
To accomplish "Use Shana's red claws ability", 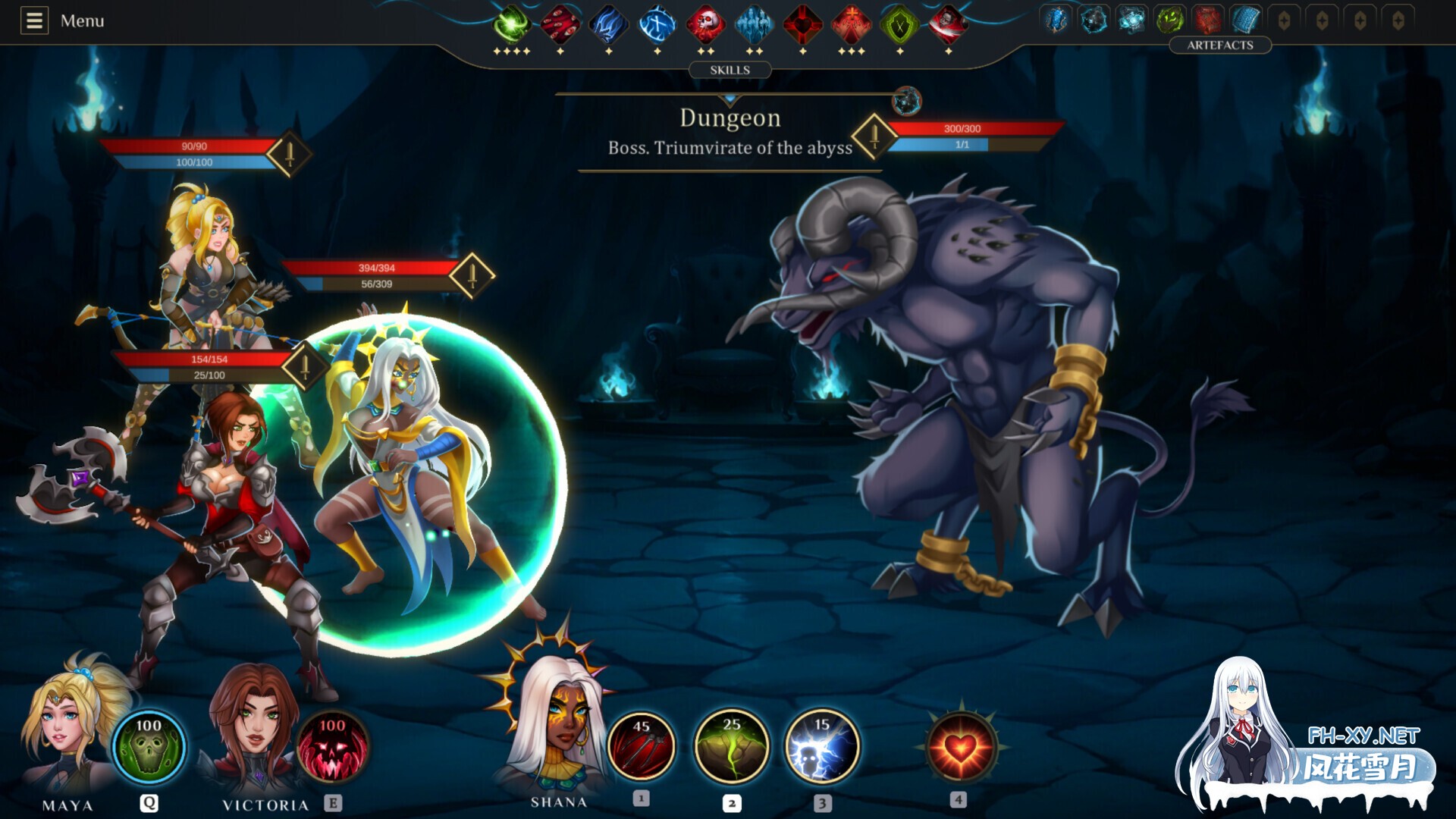I will click(x=642, y=746).
